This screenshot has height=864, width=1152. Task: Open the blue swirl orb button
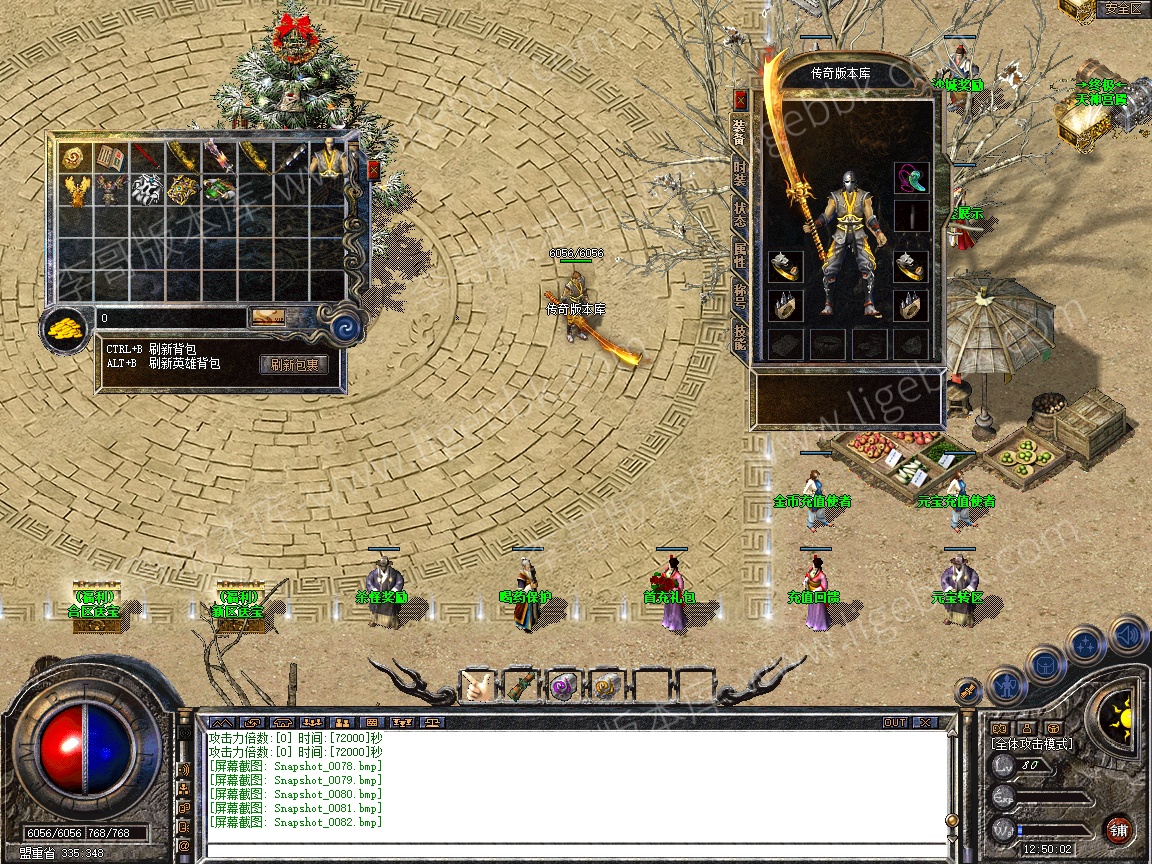click(x=341, y=327)
